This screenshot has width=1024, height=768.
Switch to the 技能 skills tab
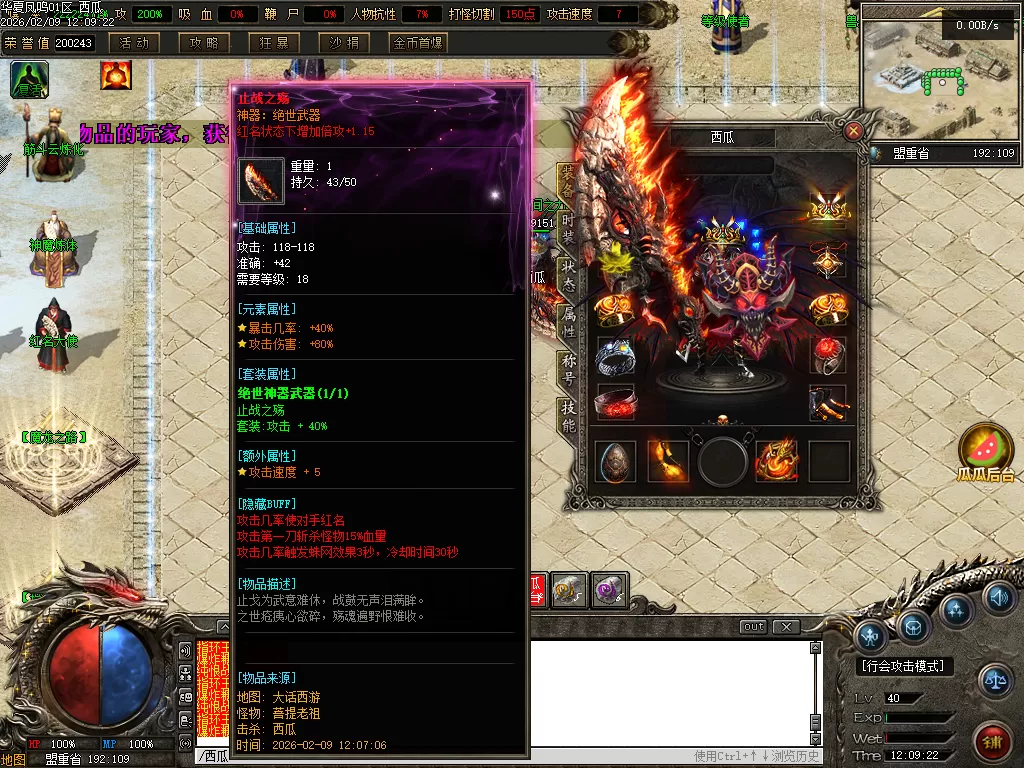(x=567, y=416)
